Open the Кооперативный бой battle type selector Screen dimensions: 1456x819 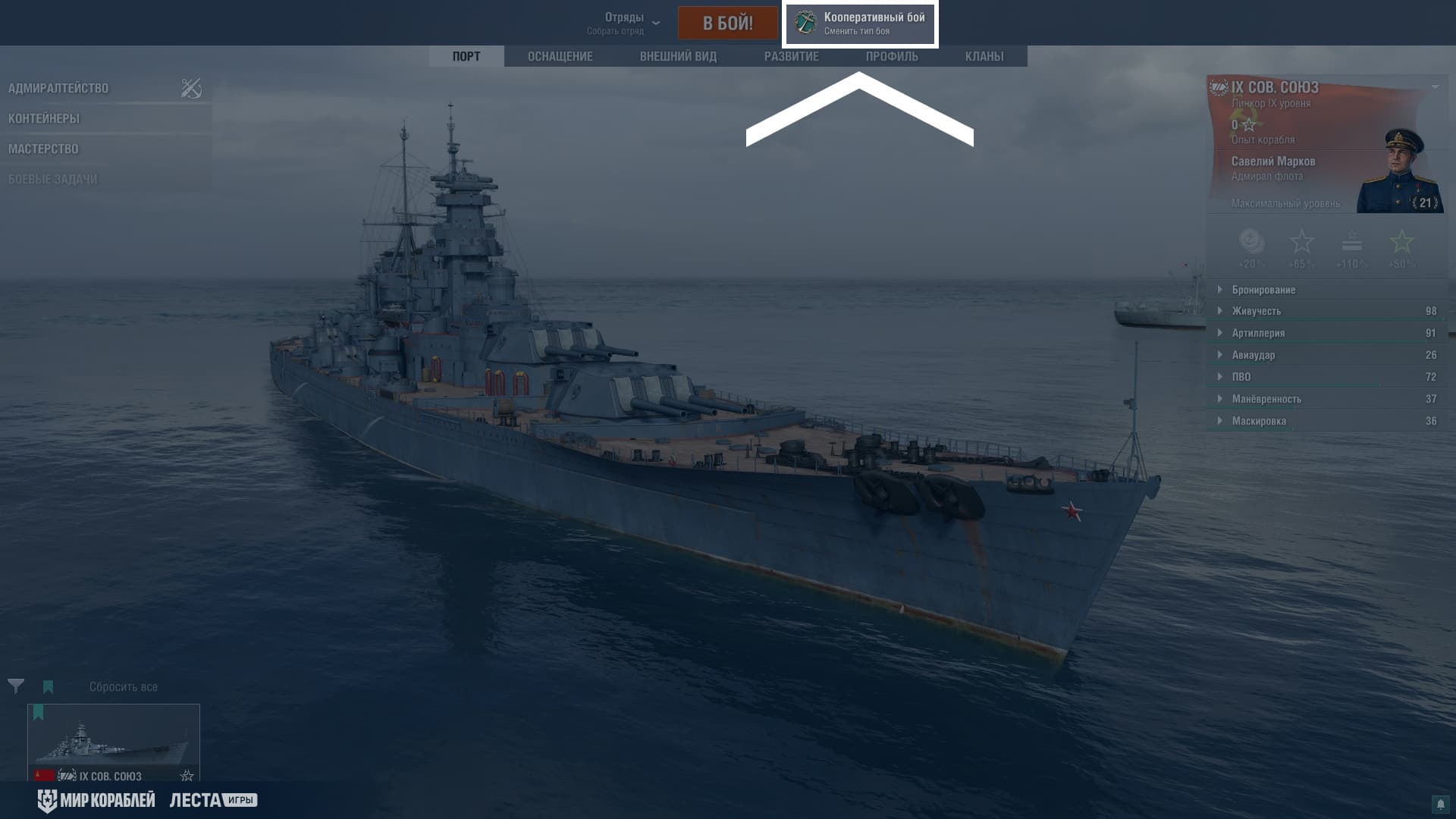860,24
